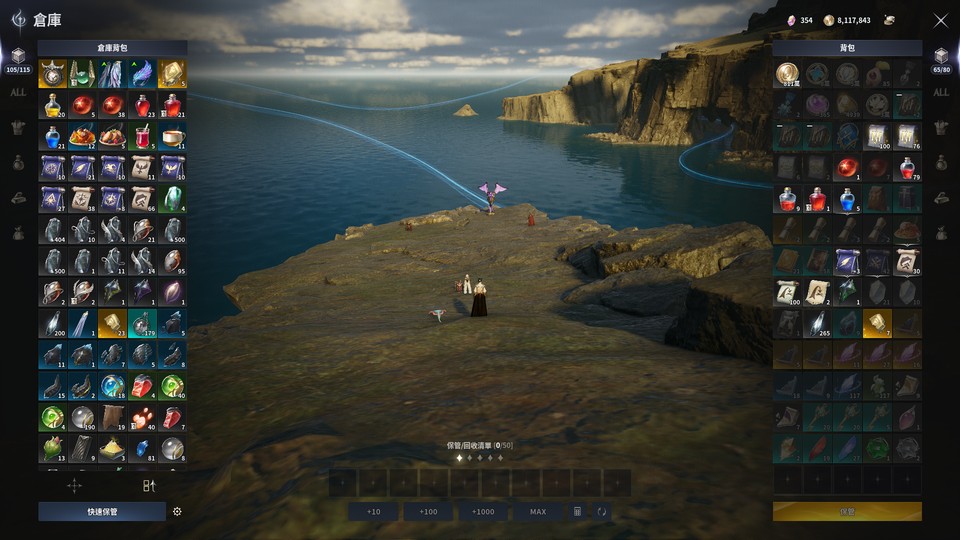Viewport: 960px width, 540px height.
Task: Add +10 to the quantity
Action: tap(373, 511)
